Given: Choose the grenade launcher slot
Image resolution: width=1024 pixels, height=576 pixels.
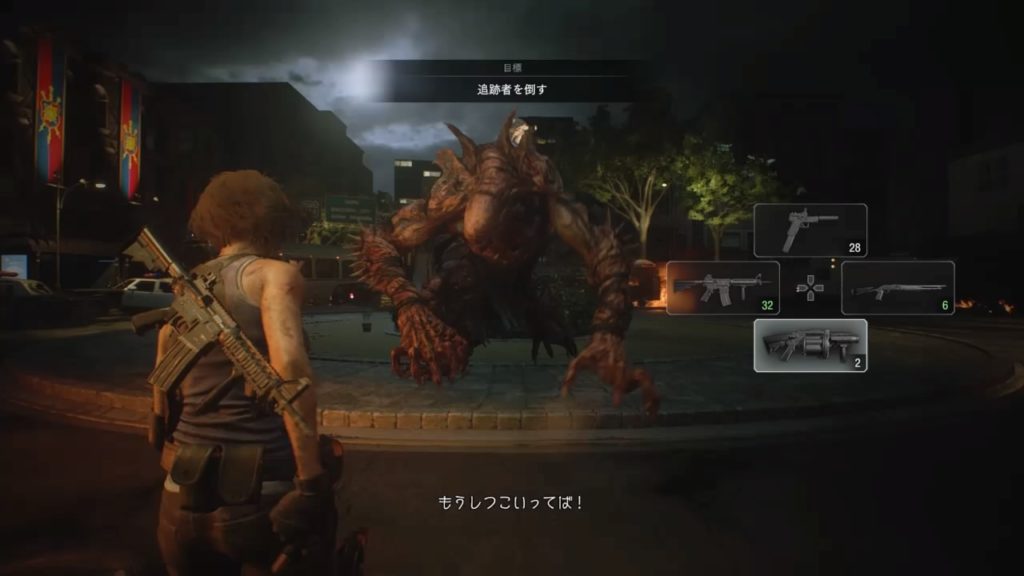Looking at the screenshot, I should click(810, 346).
